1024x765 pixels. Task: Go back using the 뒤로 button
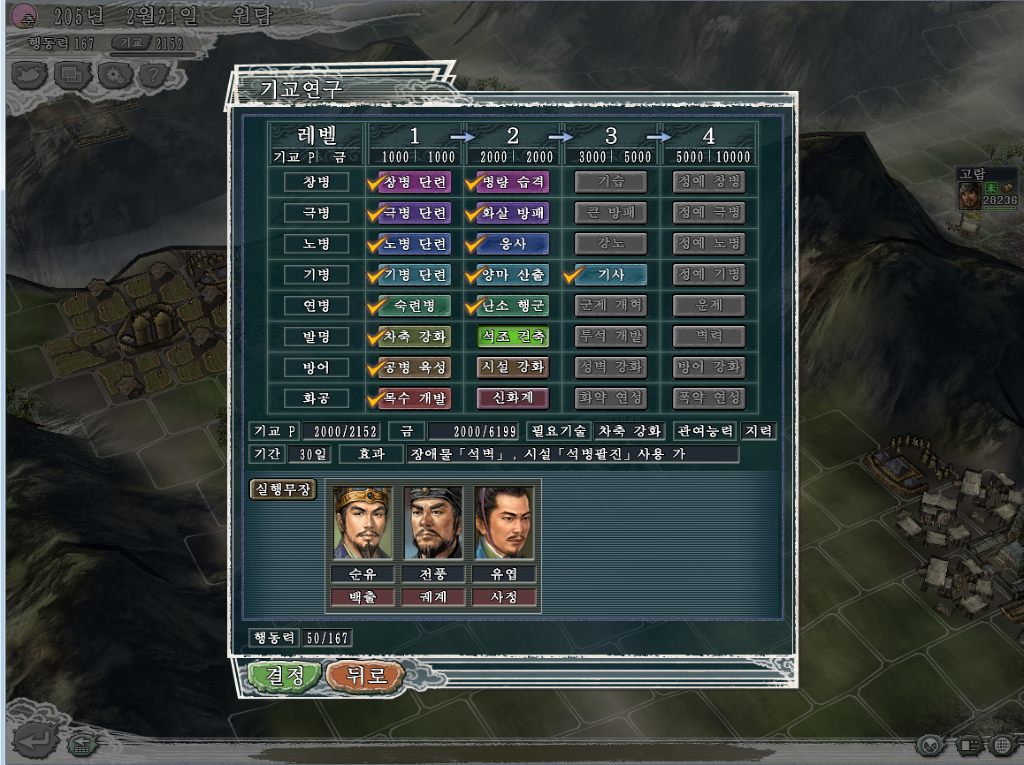tap(364, 675)
